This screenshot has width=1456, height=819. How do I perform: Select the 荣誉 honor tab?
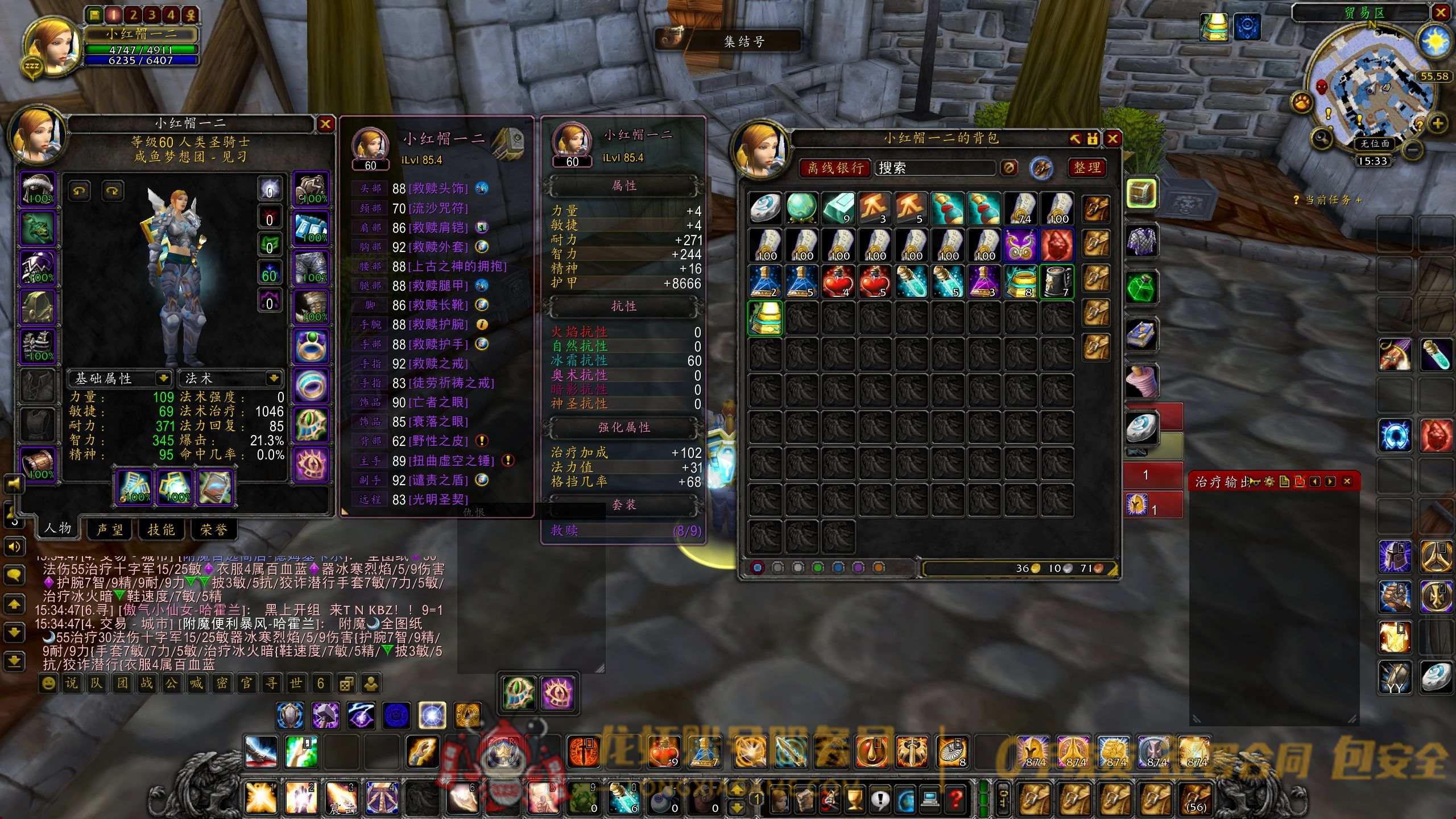213,530
